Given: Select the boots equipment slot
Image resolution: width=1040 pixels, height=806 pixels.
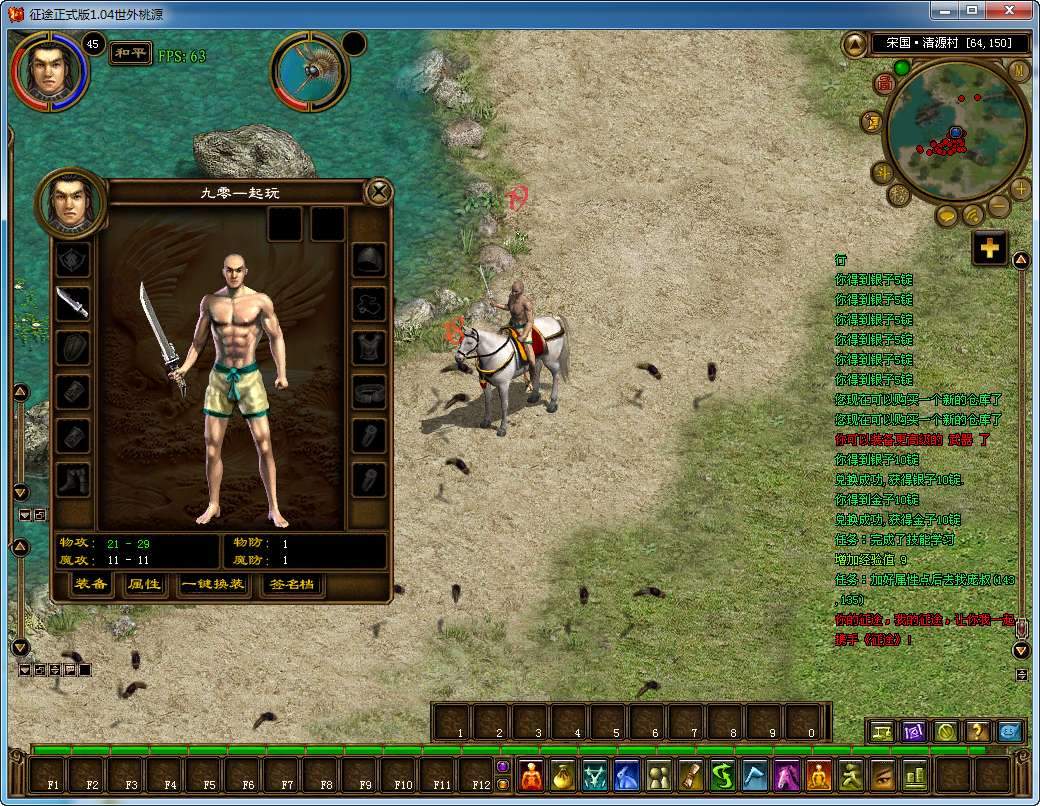Looking at the screenshot, I should pos(72,479).
